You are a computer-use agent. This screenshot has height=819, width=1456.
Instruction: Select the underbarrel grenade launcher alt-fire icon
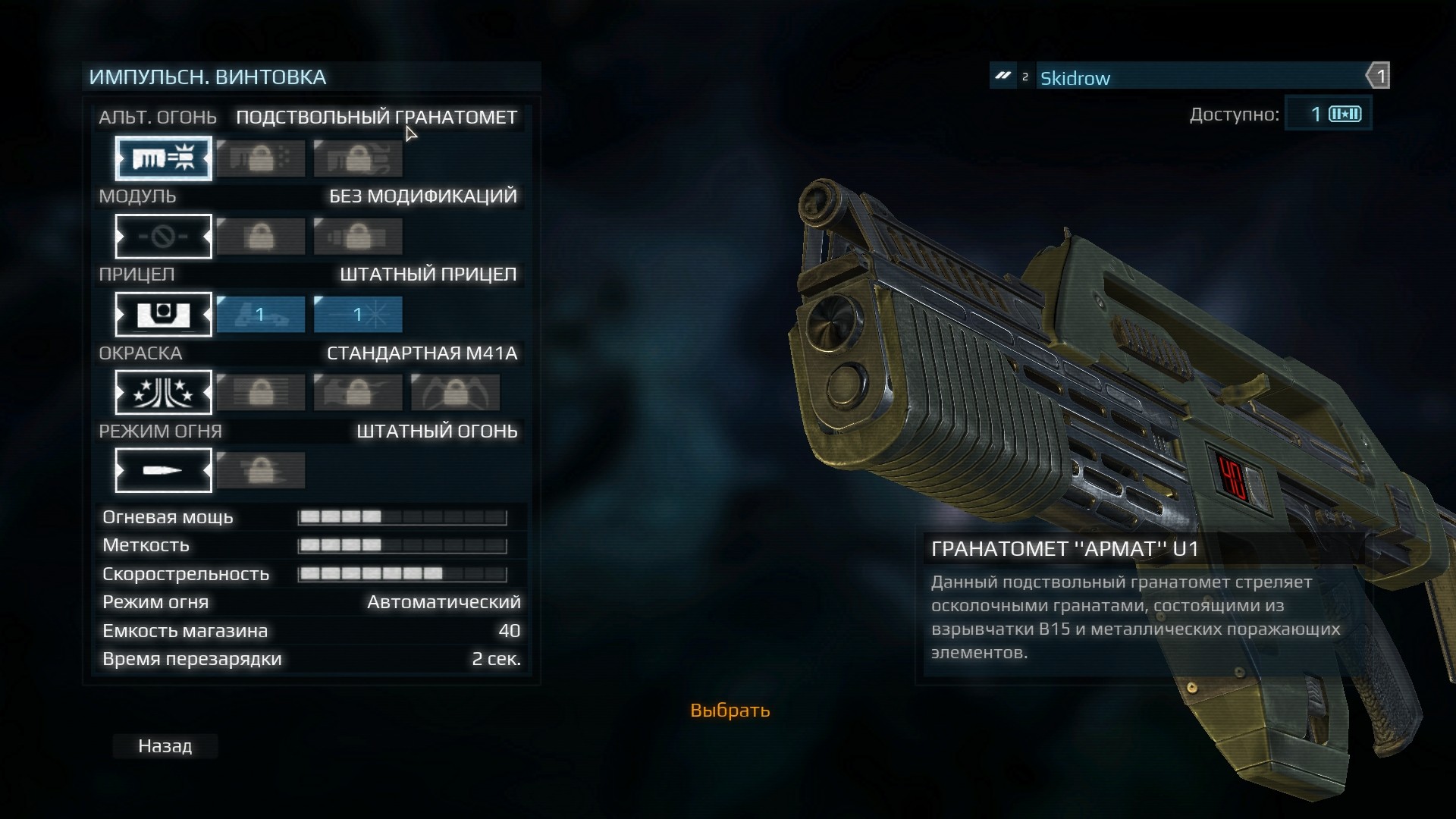point(163,158)
